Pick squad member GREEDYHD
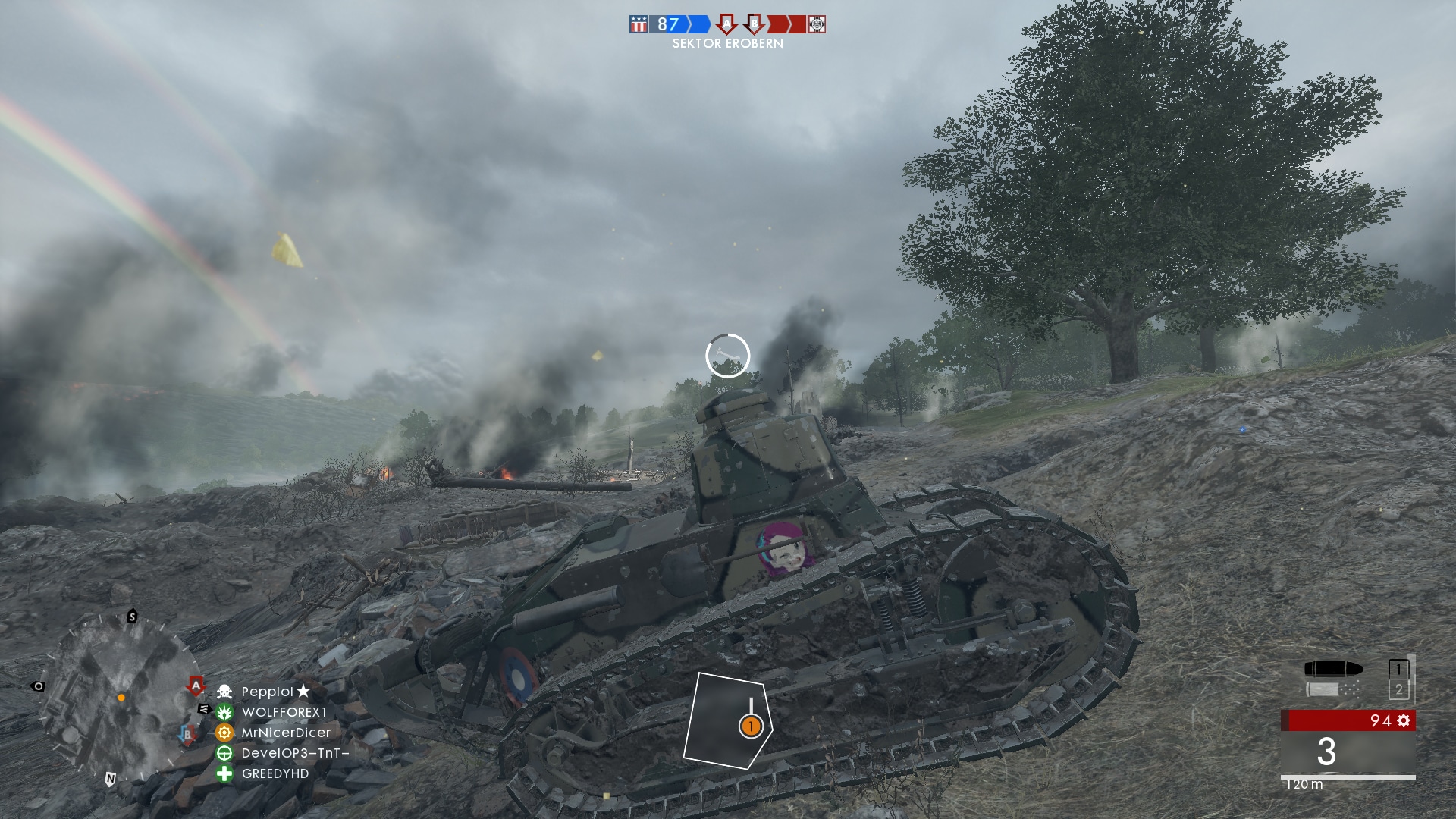This screenshot has height=819, width=1456. pos(275,773)
